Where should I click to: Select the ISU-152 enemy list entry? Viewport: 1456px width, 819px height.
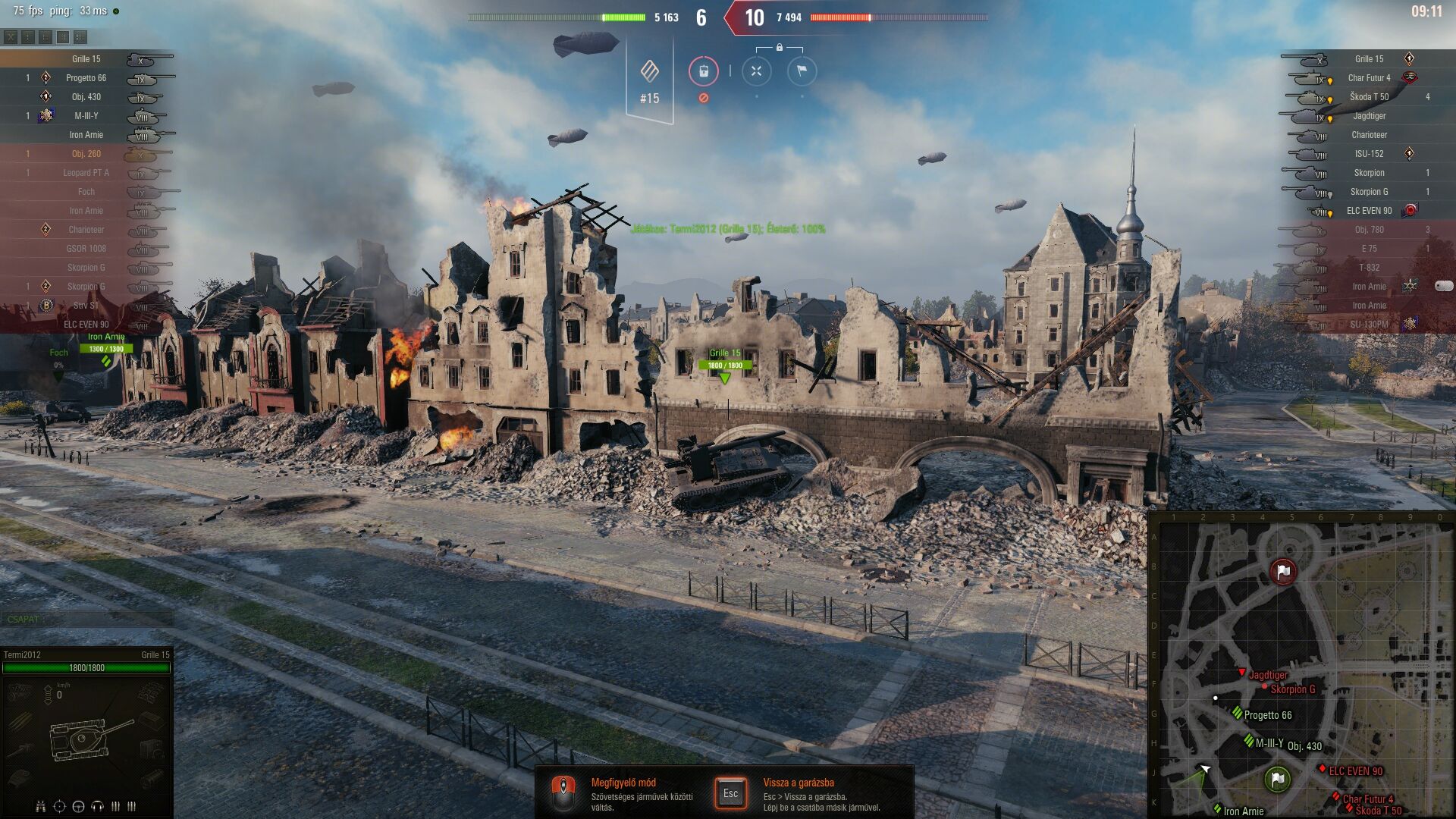pos(1369,154)
